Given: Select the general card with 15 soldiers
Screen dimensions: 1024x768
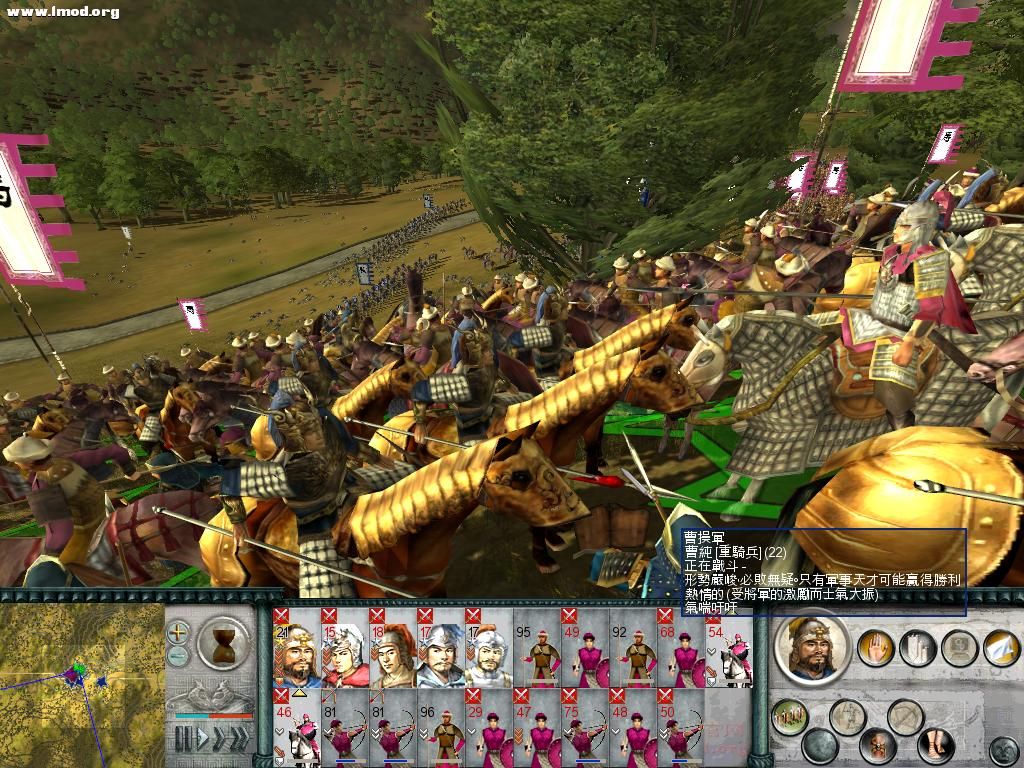Looking at the screenshot, I should click(344, 648).
